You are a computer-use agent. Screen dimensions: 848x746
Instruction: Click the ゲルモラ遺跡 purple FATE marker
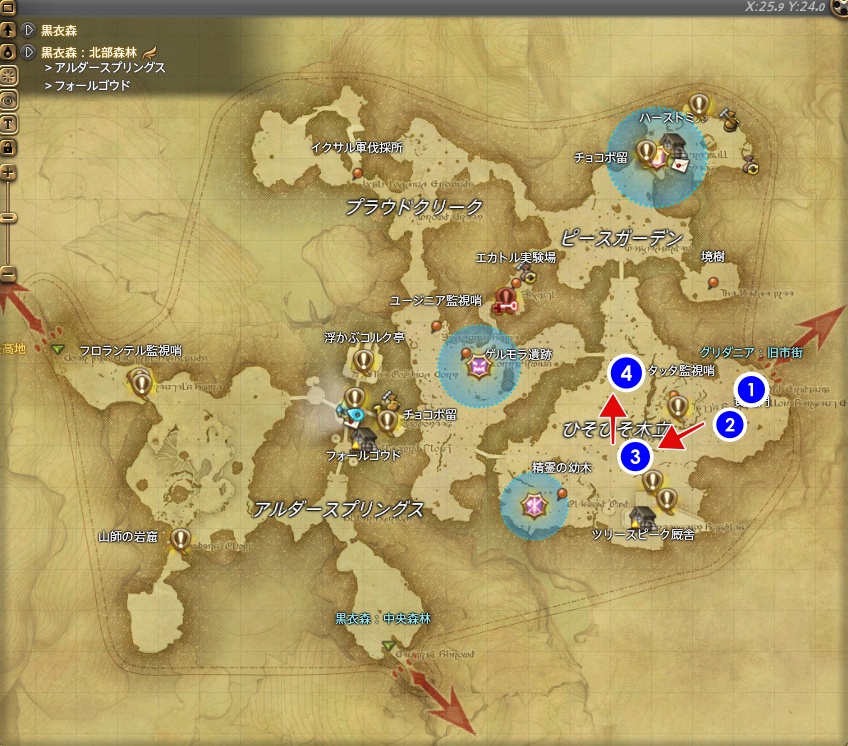(x=479, y=367)
